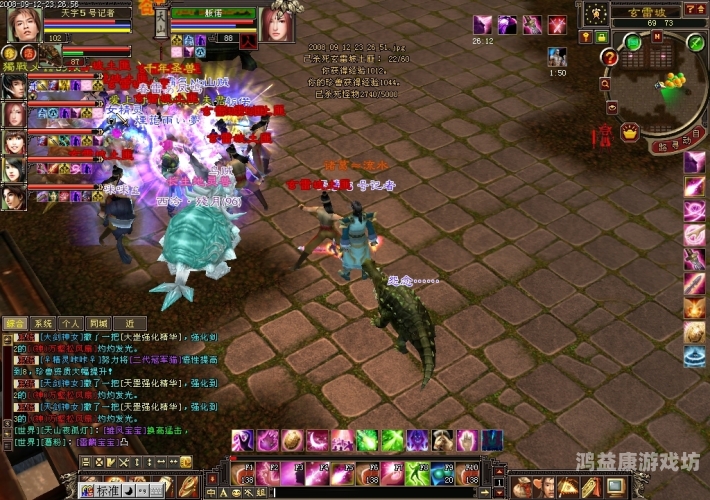Activate the green F8 hotbar skill

tap(418, 473)
